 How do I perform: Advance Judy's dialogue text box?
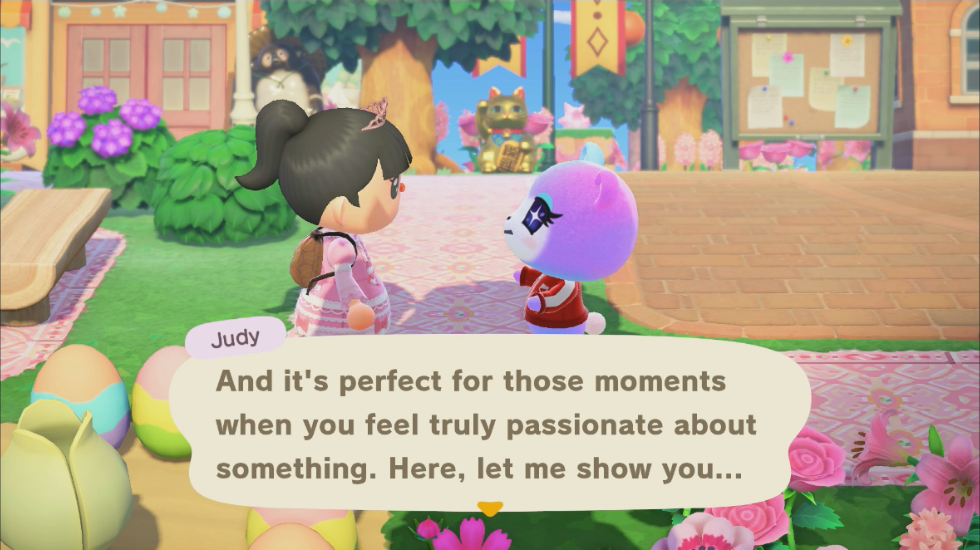pyautogui.click(x=488, y=425)
